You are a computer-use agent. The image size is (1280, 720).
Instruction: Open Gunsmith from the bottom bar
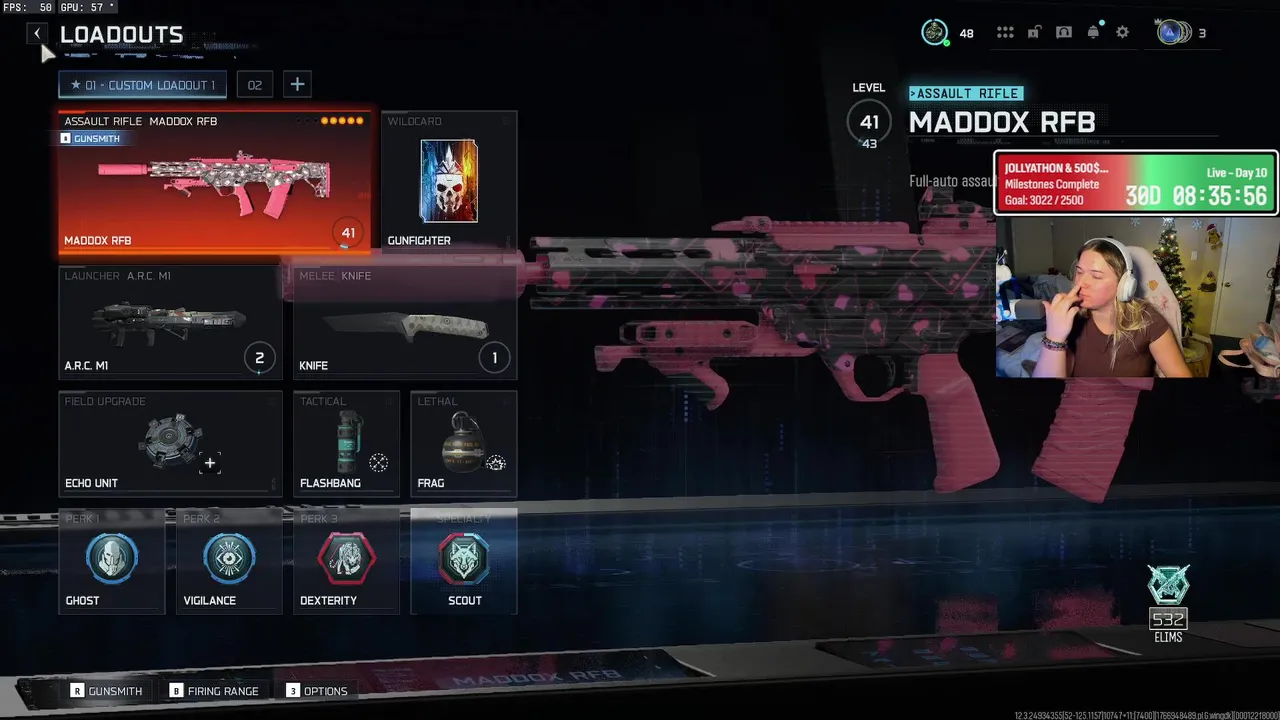tap(106, 691)
